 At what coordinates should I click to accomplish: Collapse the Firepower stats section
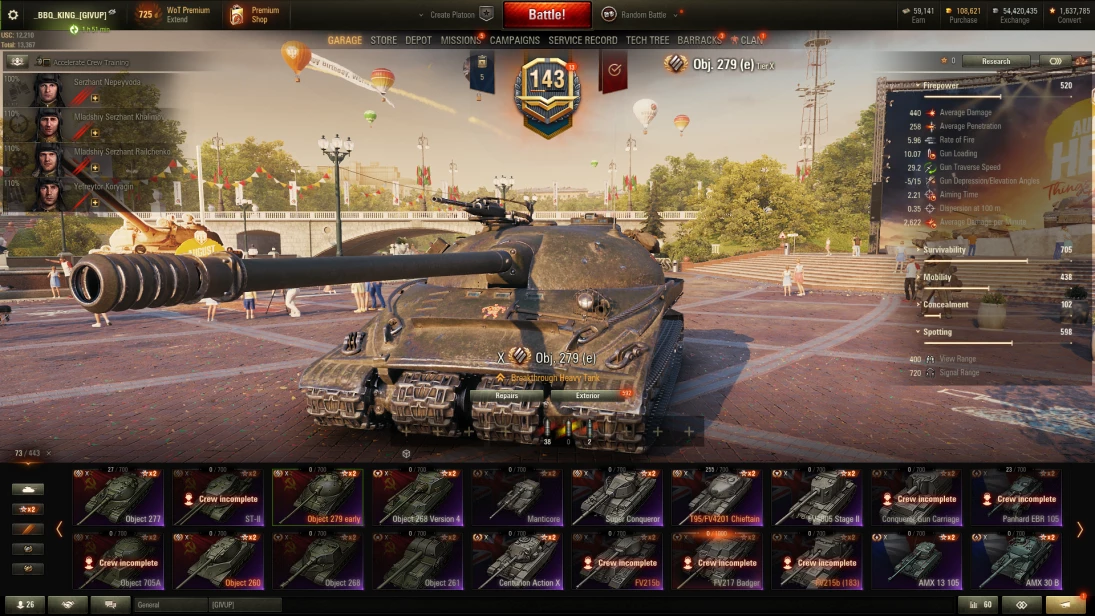(918, 86)
